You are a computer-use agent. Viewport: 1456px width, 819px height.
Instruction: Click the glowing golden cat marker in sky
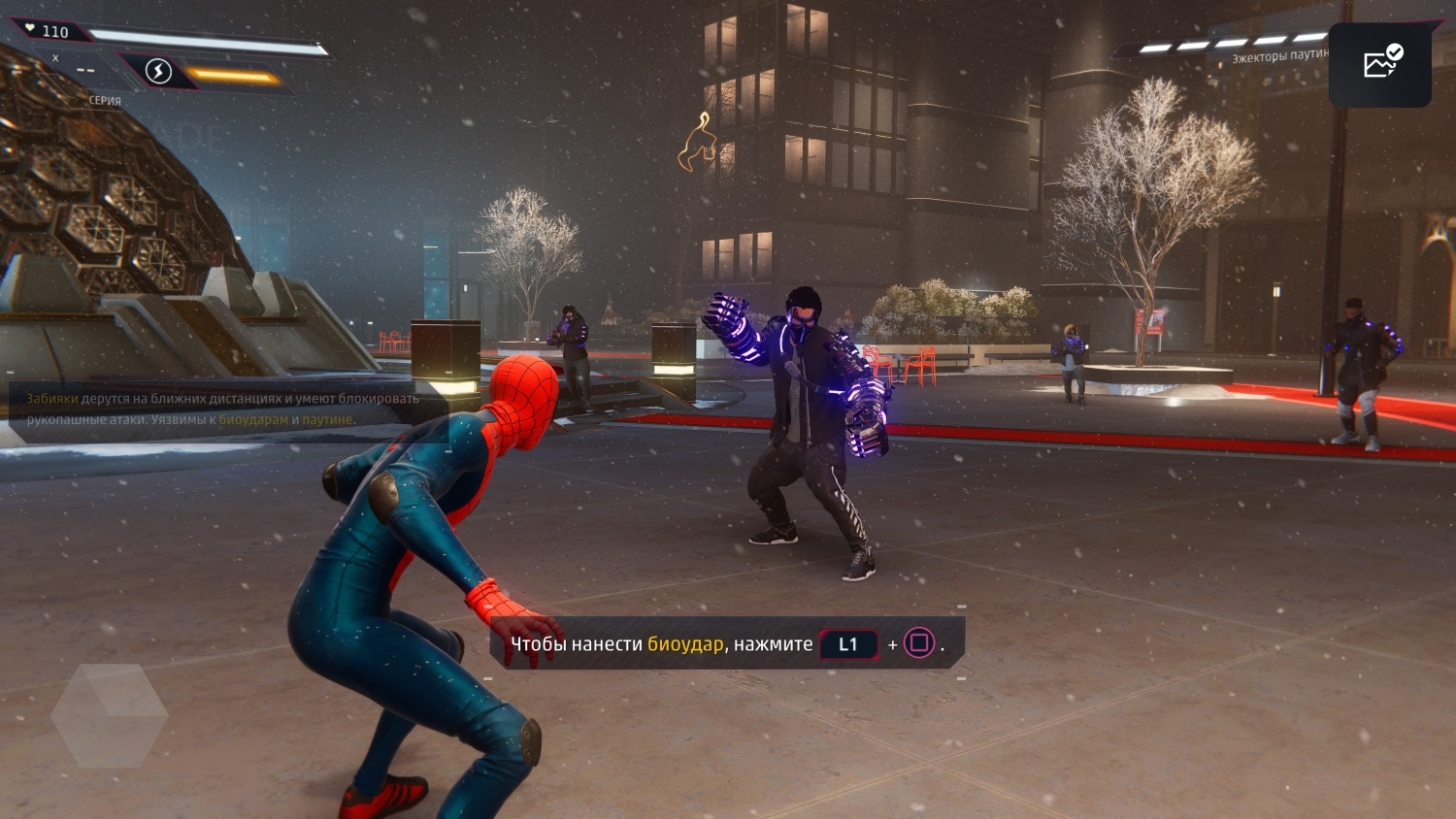click(698, 144)
